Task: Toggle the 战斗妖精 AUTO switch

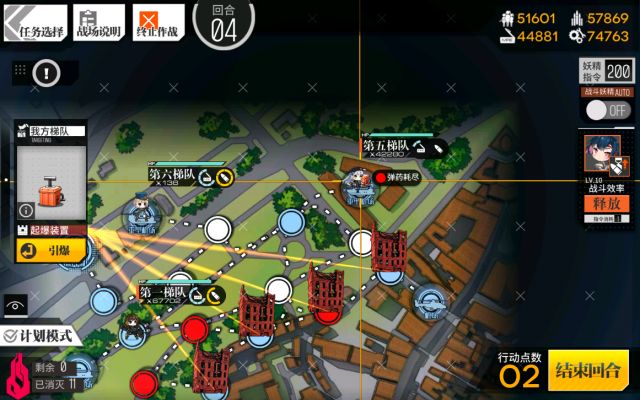Action: pyautogui.click(x=605, y=109)
